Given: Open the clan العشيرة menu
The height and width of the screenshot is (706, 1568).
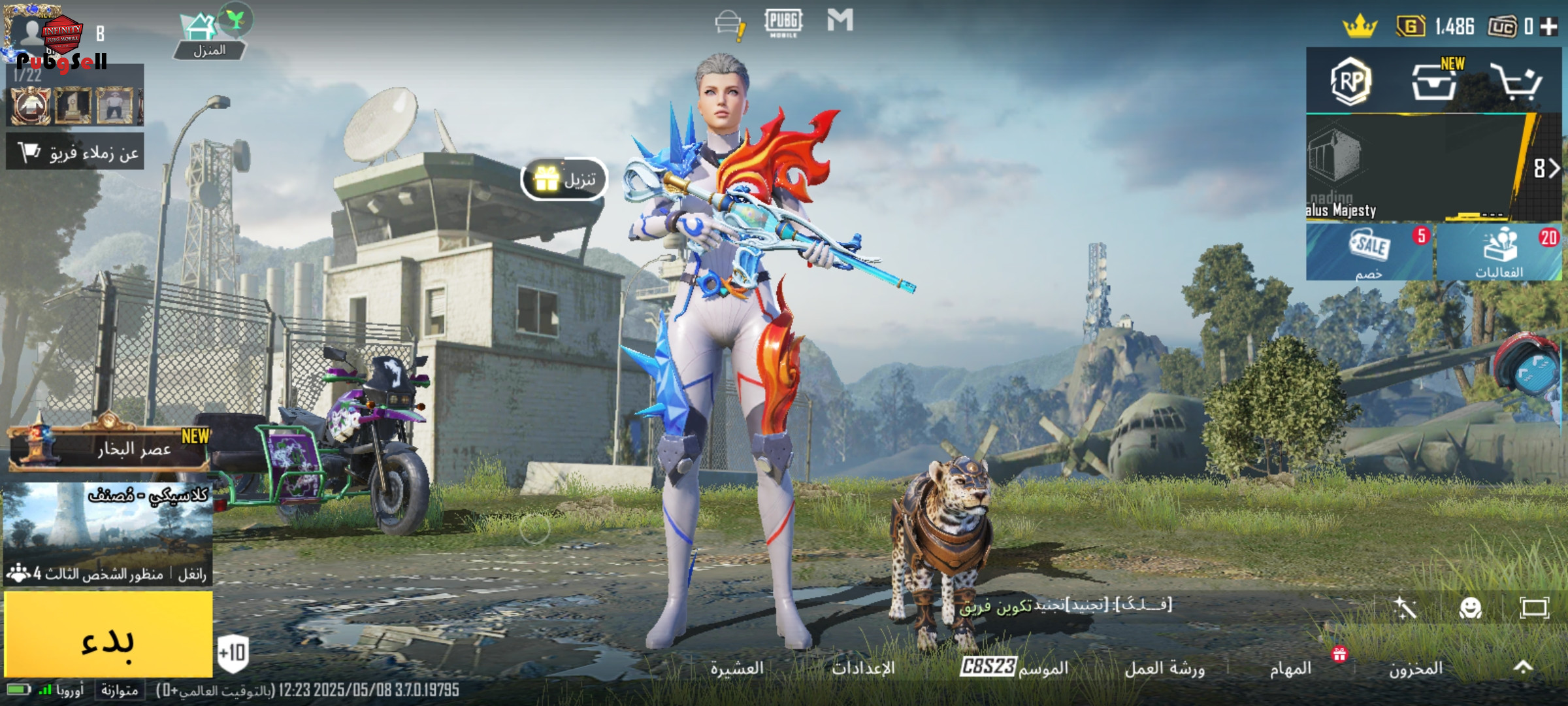Looking at the screenshot, I should 737,668.
